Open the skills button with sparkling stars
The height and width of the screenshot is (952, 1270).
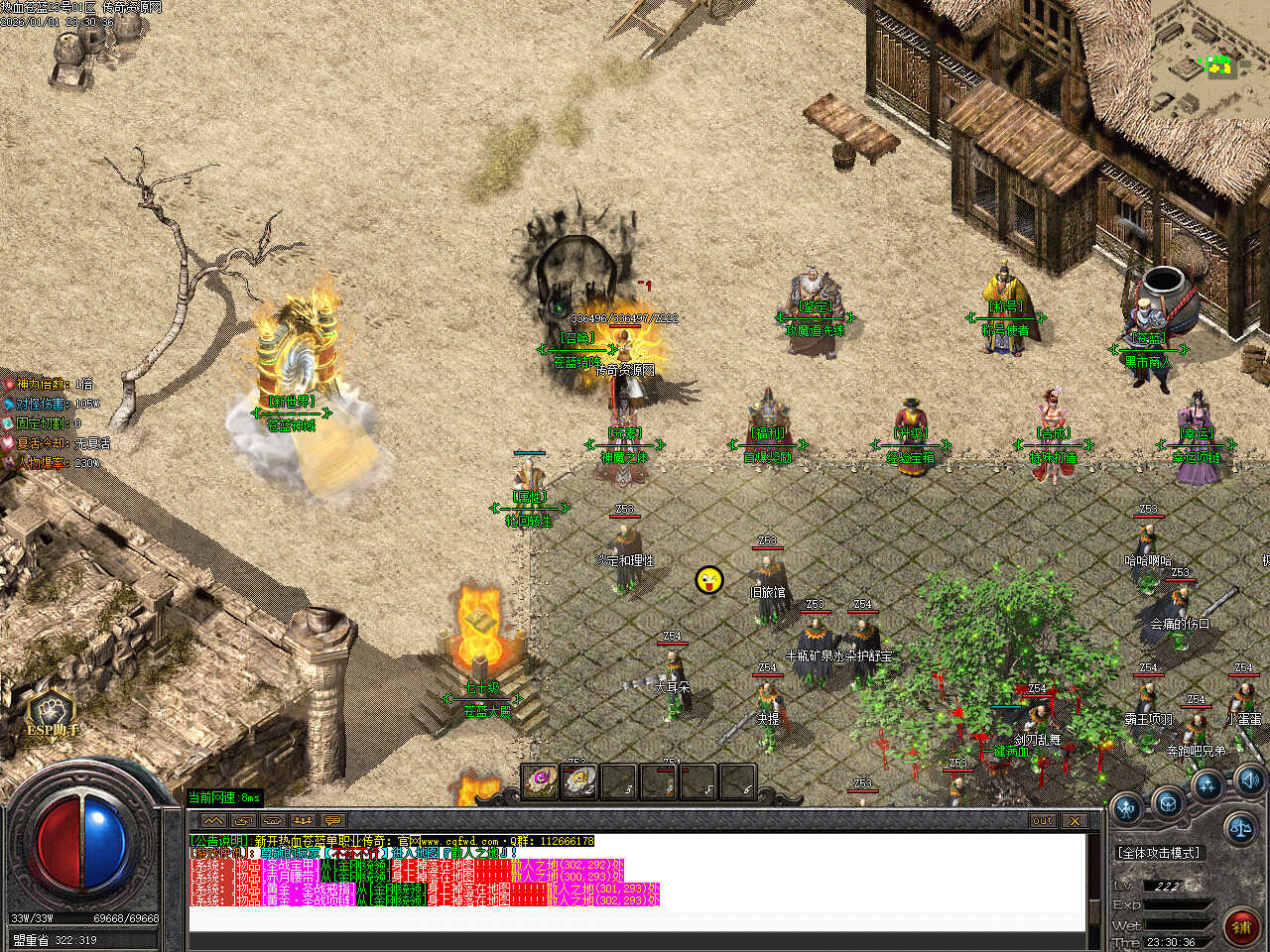coord(1207,785)
